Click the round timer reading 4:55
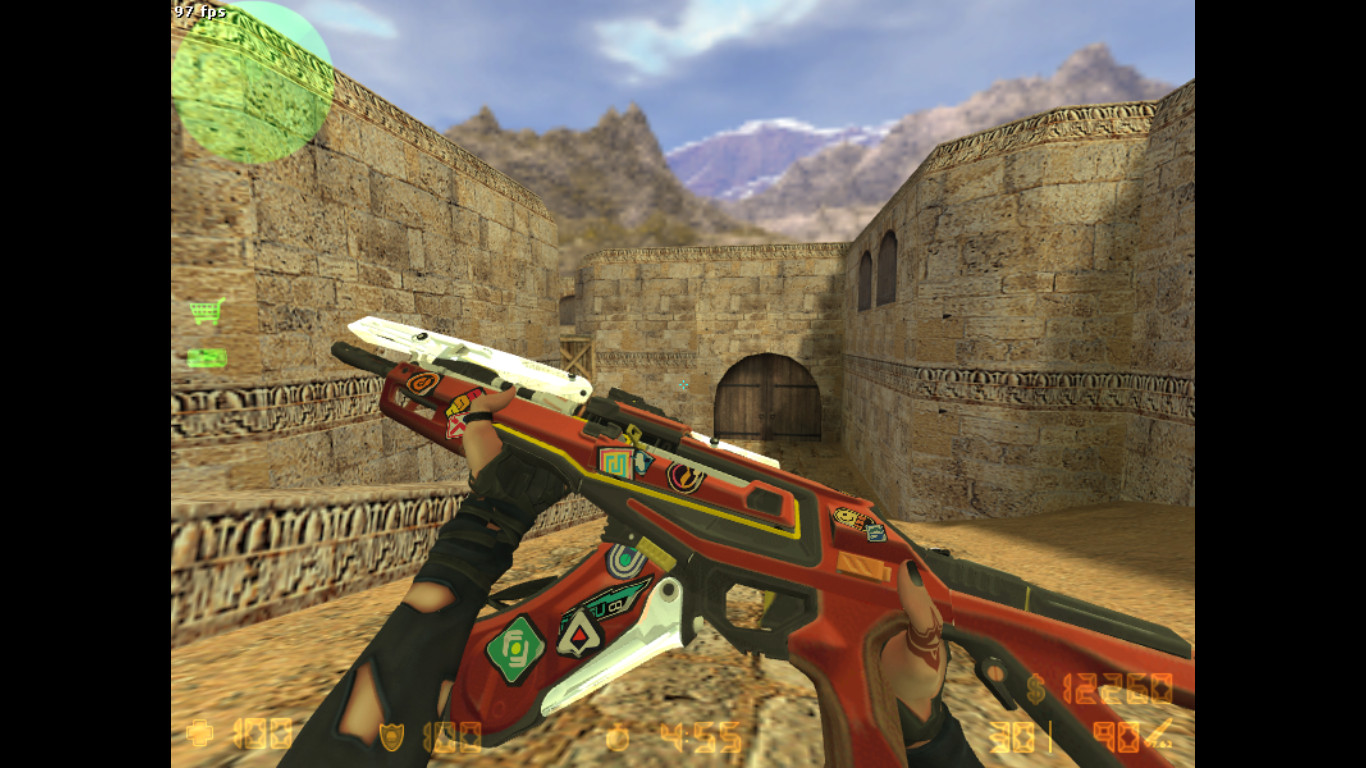This screenshot has width=1366, height=768. (x=700, y=737)
